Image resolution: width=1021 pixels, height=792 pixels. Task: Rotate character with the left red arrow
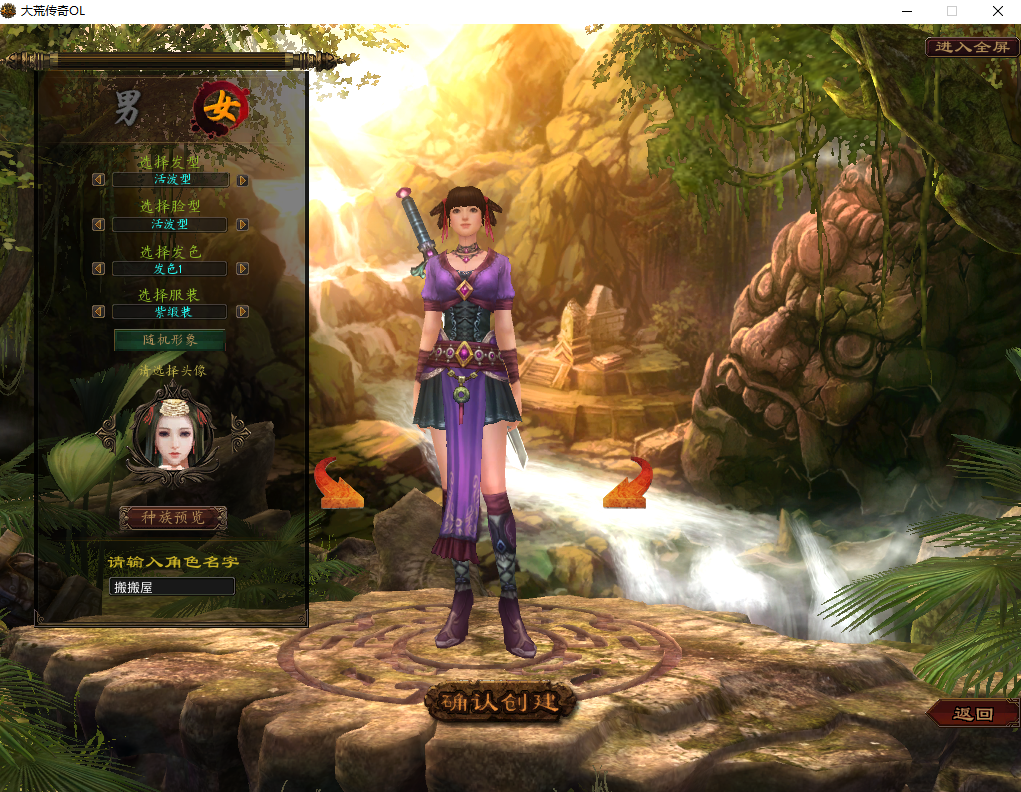pyautogui.click(x=338, y=483)
